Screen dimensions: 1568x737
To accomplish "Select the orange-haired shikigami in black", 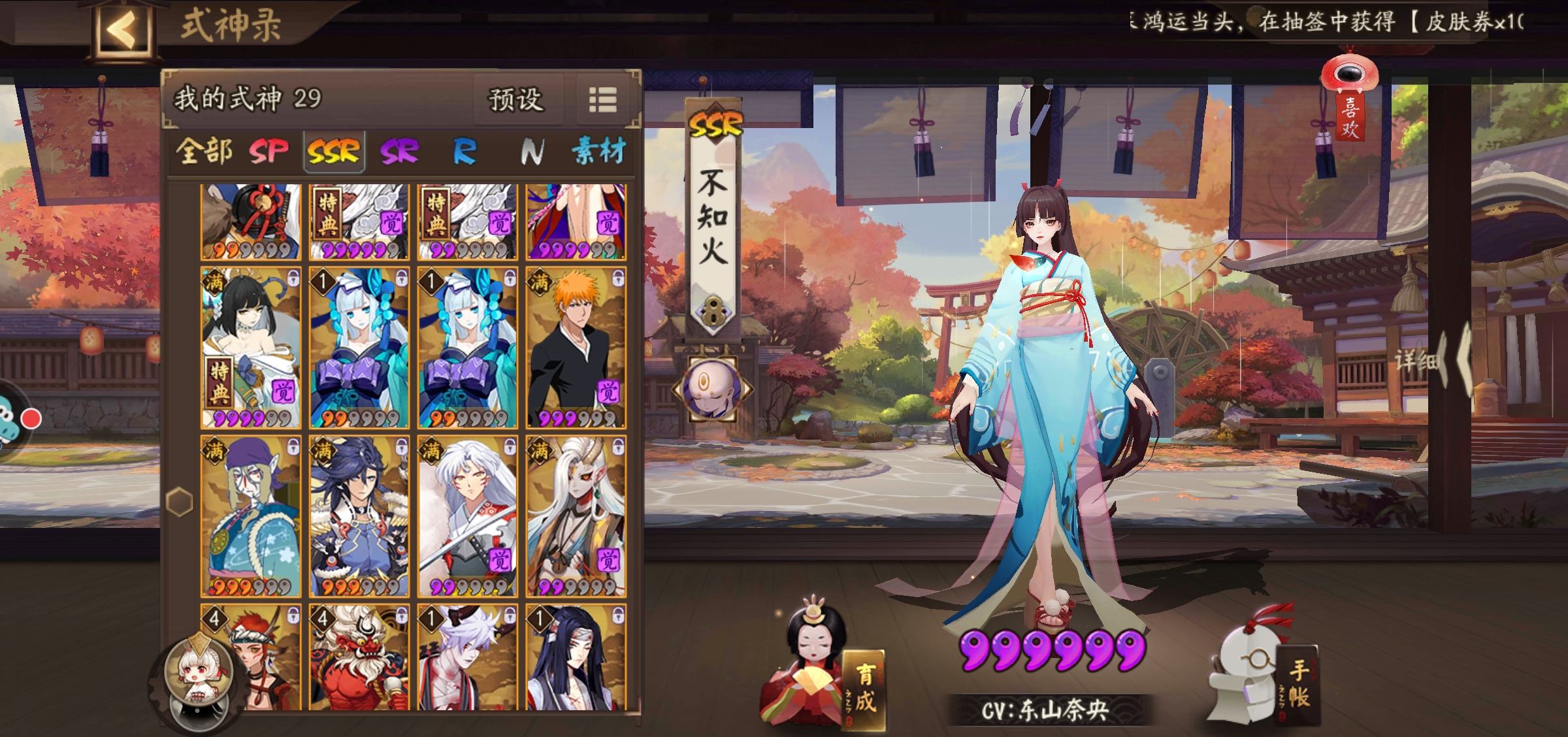I will click(576, 347).
